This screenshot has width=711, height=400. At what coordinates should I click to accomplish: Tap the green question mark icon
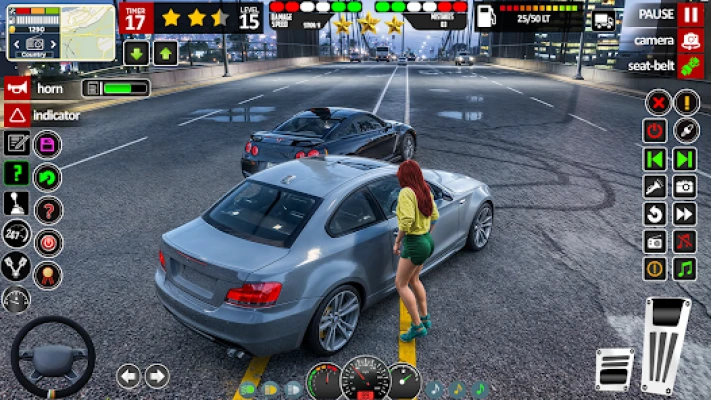point(16,173)
